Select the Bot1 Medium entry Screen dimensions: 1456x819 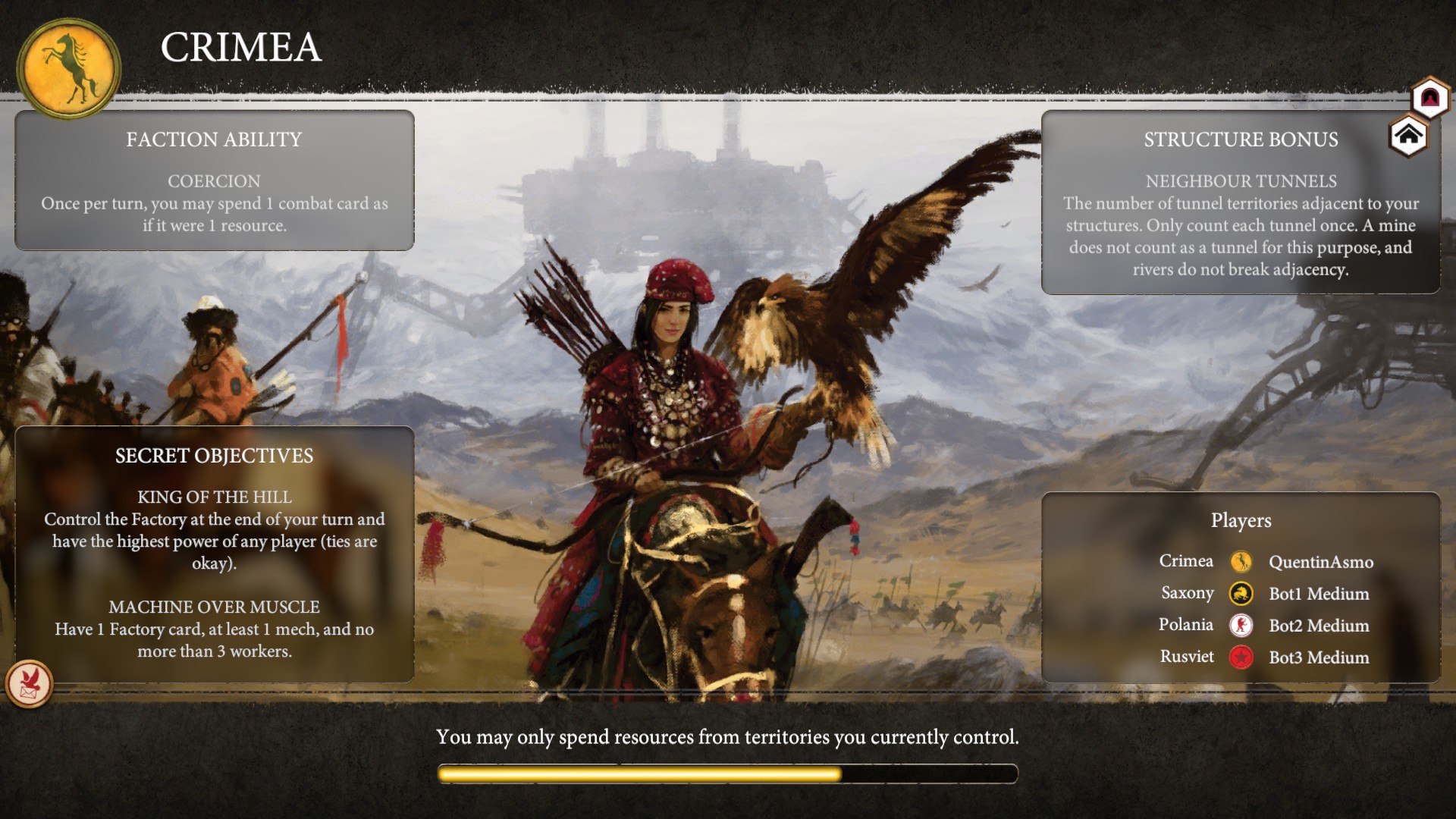[x=1319, y=594]
